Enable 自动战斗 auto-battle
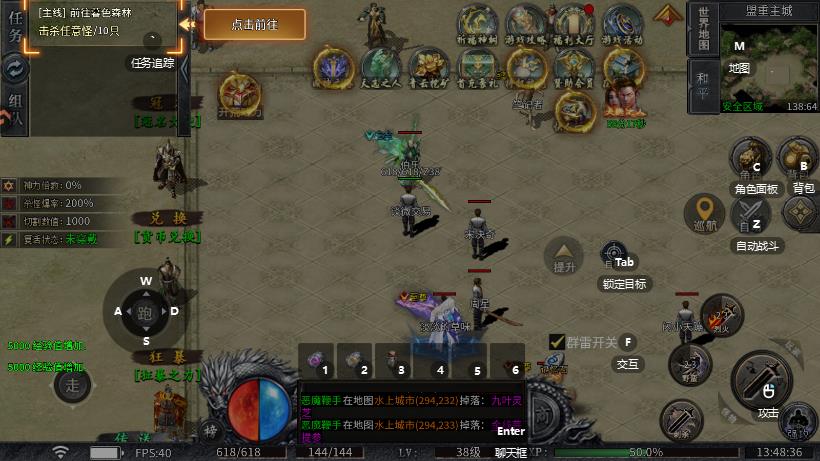820x461 pixels. (x=753, y=214)
